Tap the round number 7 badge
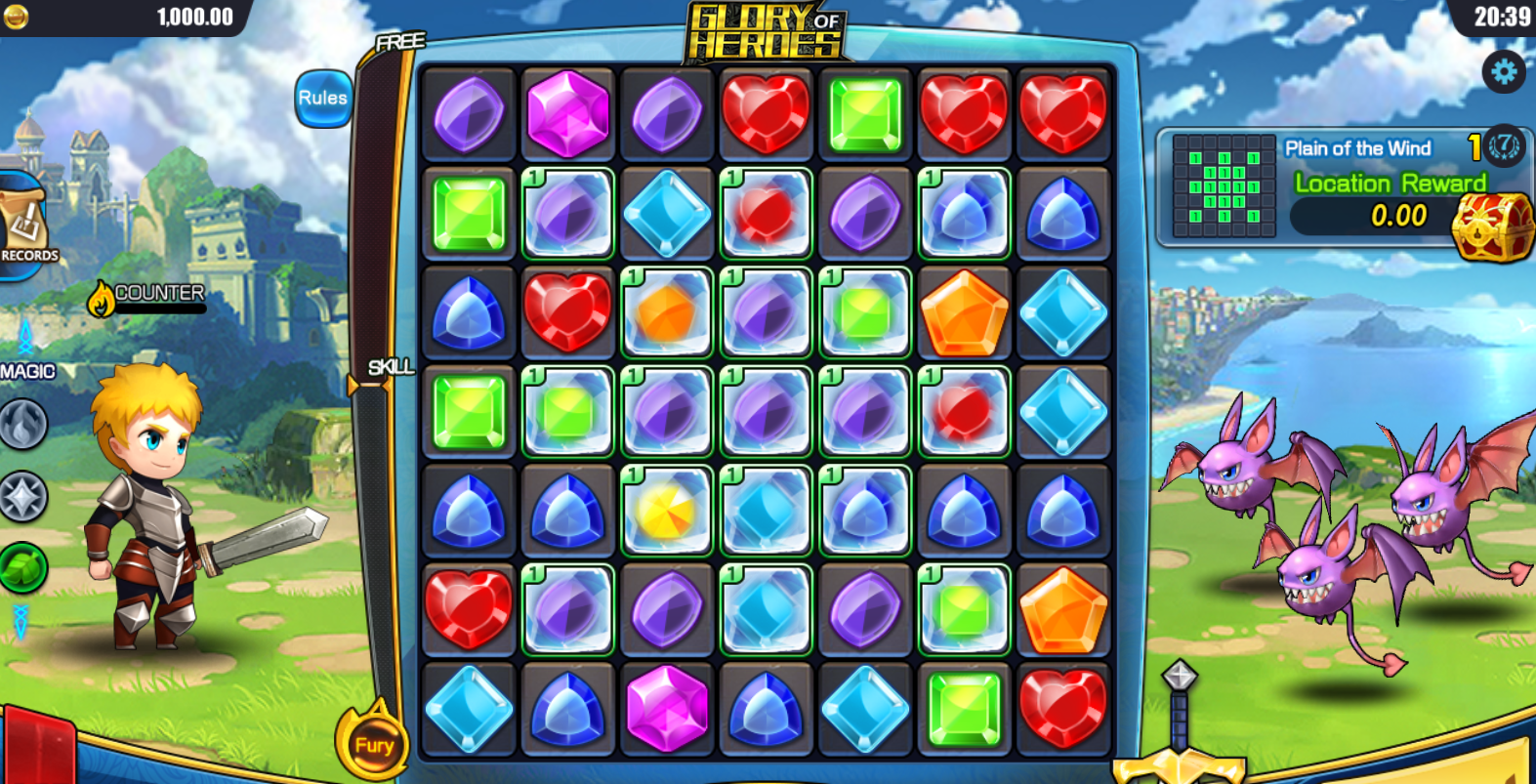The image size is (1536, 784). 1506,147
